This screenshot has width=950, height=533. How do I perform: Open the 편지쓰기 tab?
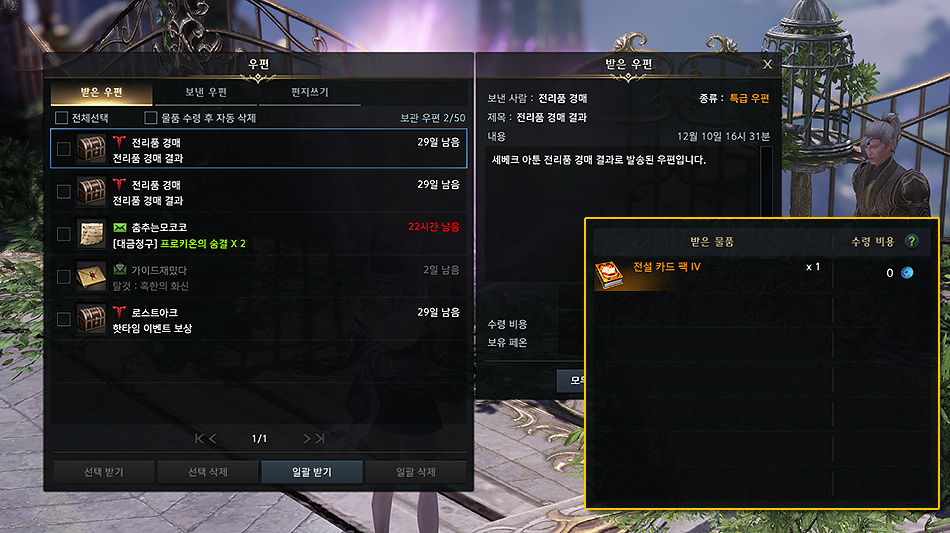click(311, 93)
